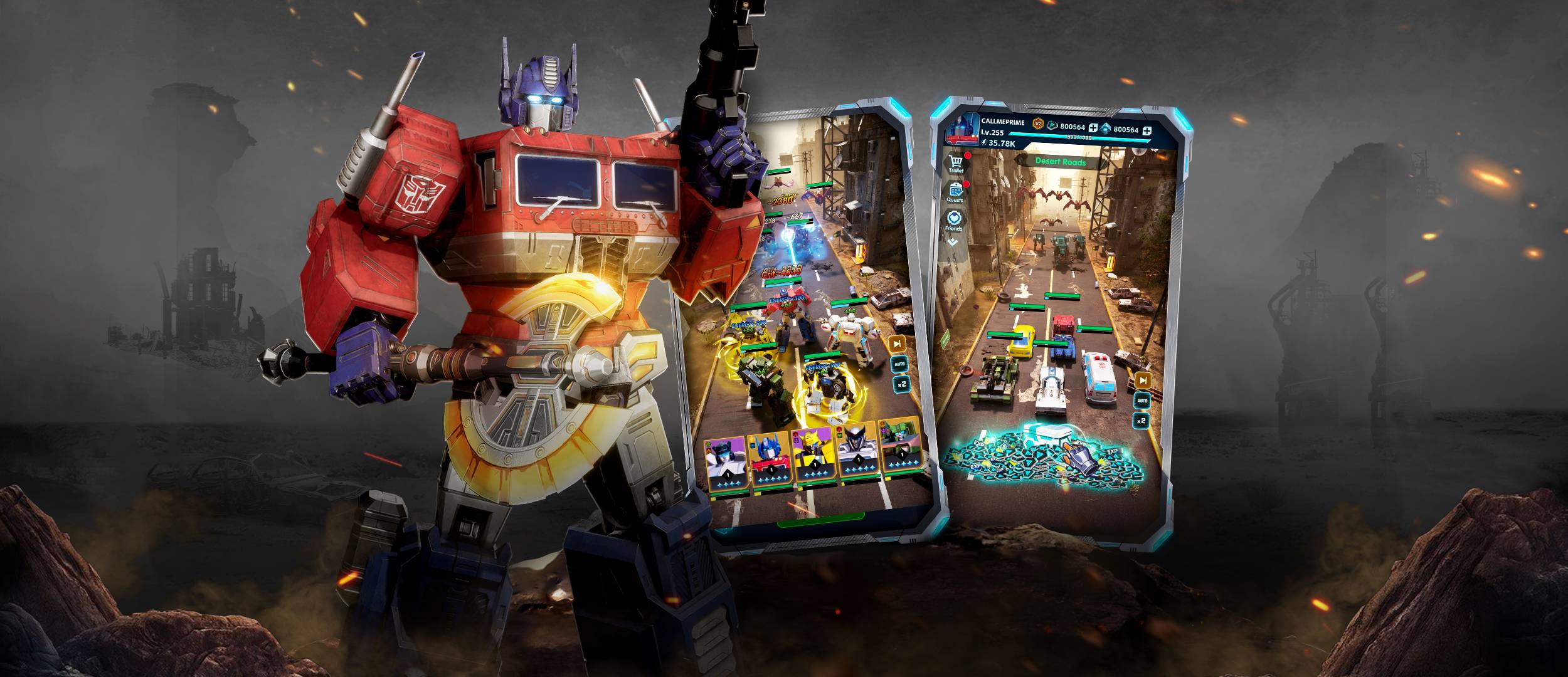Open the Trollet shop
1568x677 pixels.
956,162
